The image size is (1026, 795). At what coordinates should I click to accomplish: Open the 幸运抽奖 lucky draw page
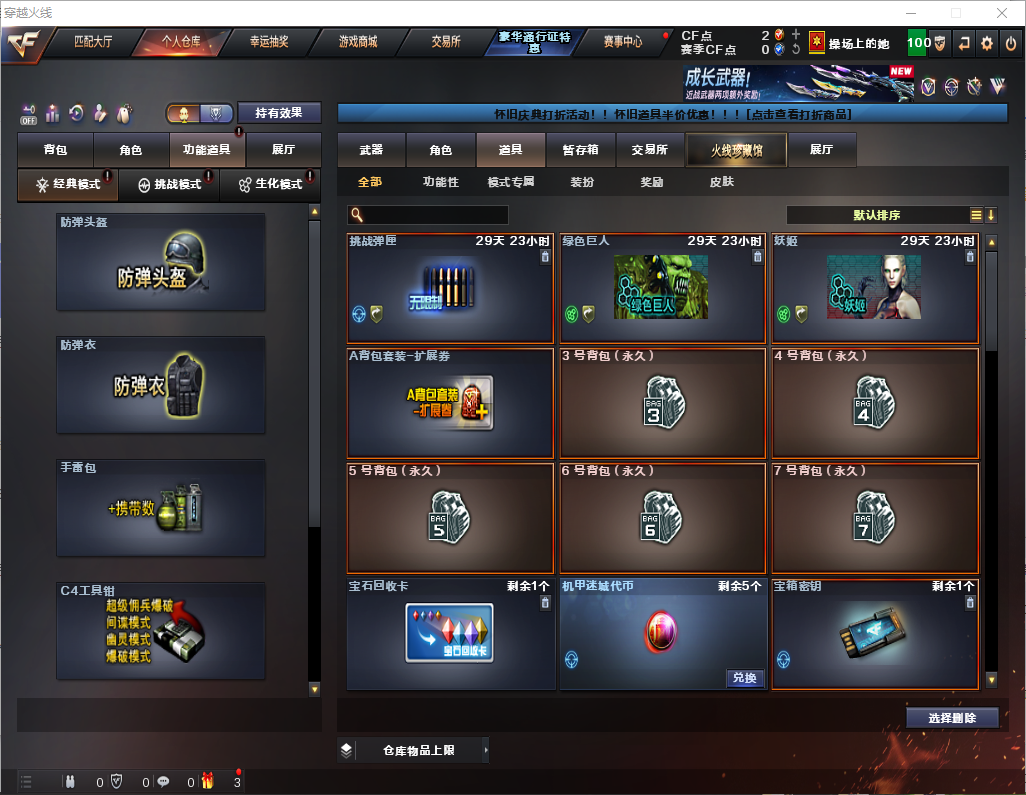click(x=270, y=42)
